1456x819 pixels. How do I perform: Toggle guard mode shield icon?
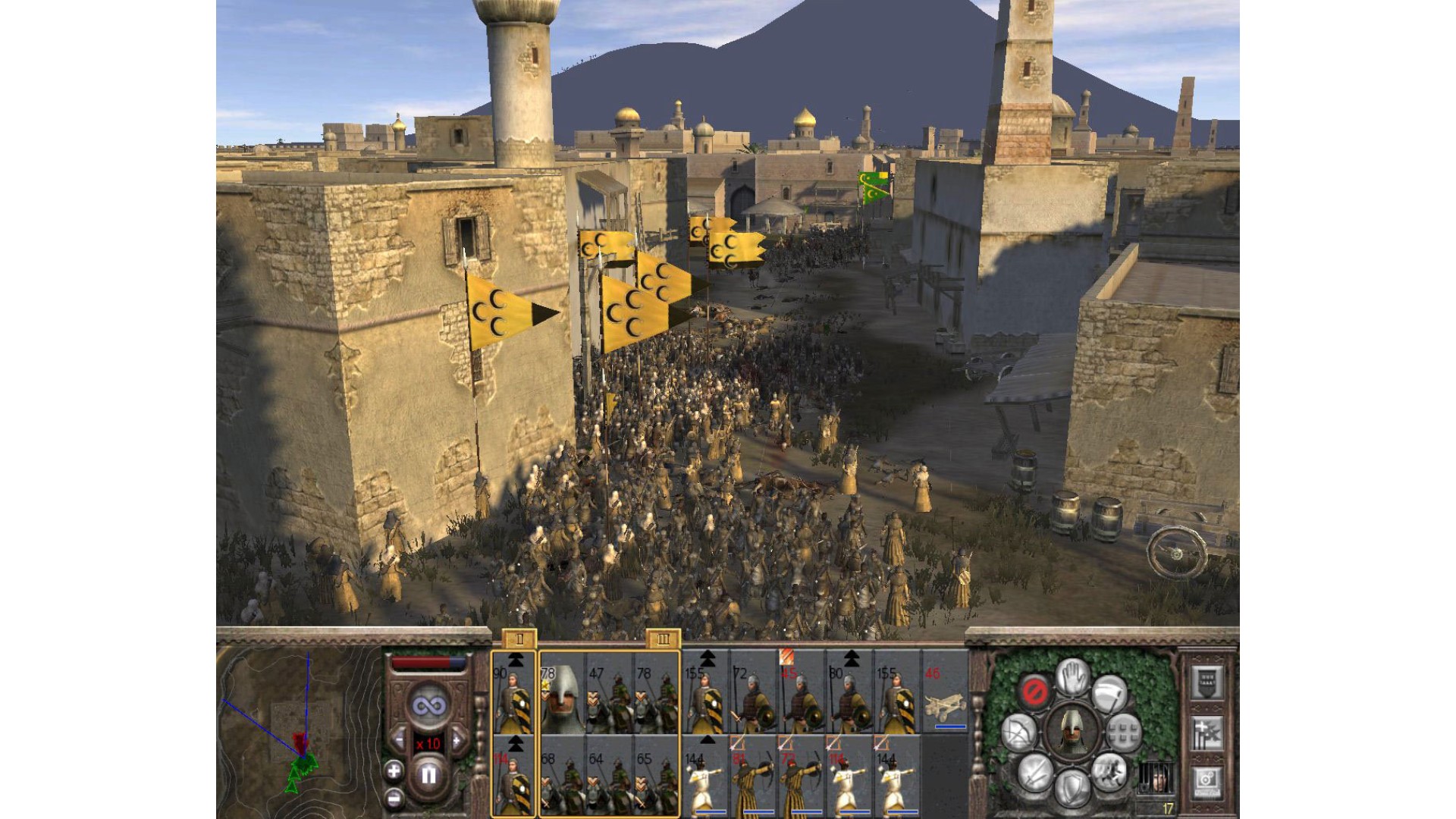(x=1072, y=789)
